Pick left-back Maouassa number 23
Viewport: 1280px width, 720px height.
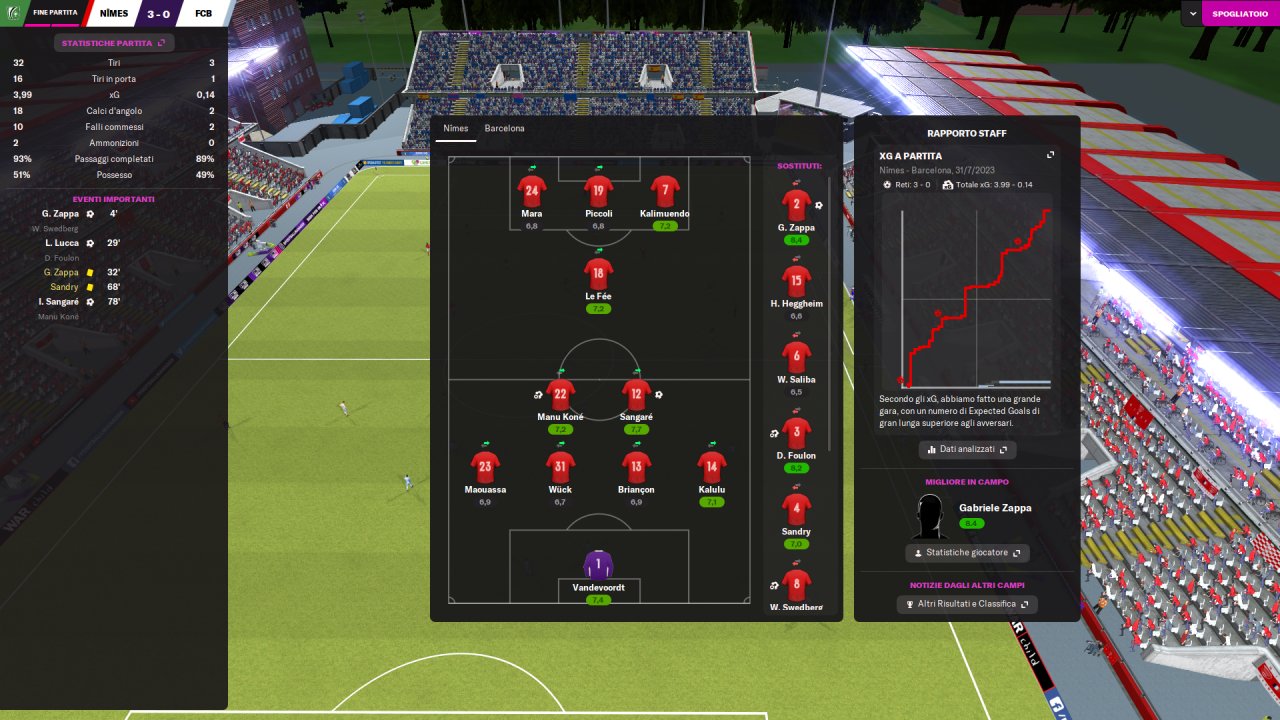point(485,466)
